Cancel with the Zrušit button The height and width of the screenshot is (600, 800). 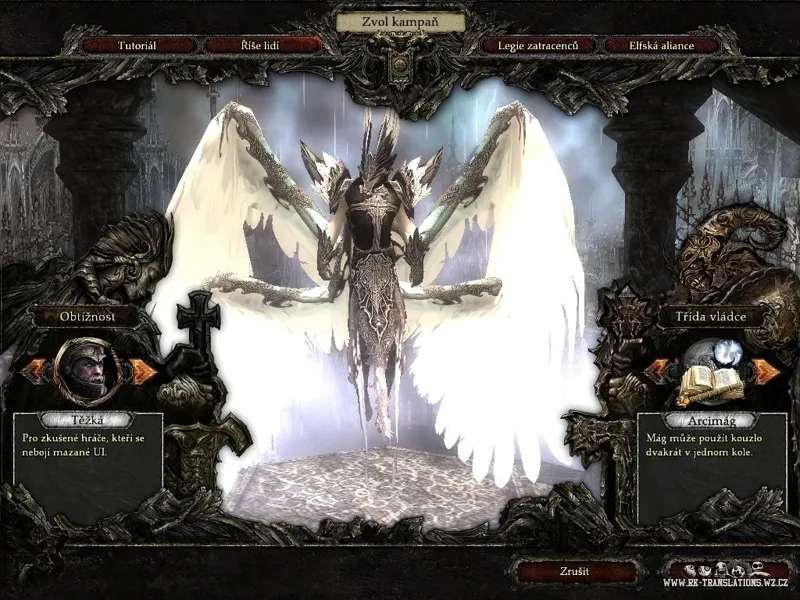574,572
